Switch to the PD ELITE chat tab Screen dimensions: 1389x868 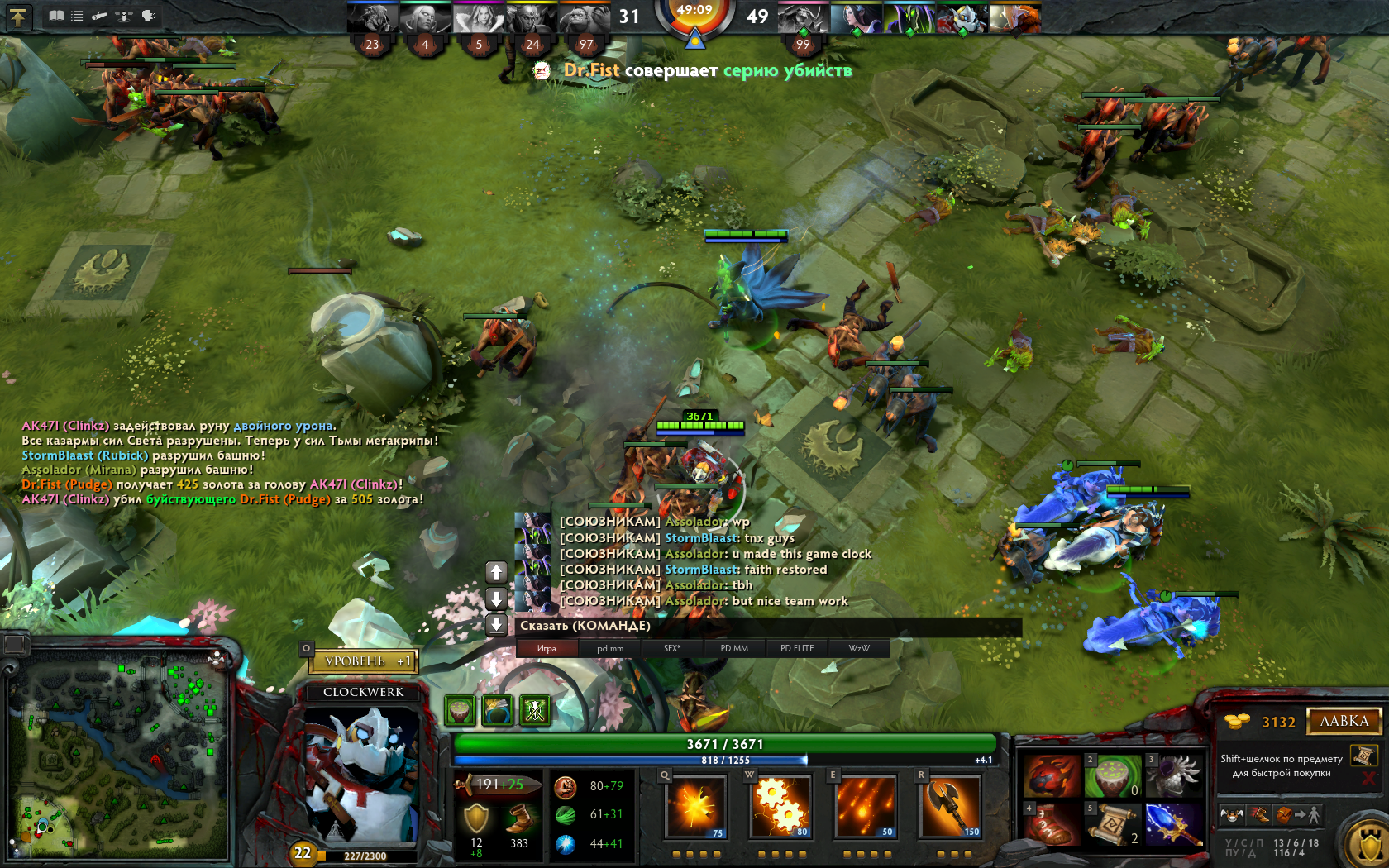(x=797, y=648)
